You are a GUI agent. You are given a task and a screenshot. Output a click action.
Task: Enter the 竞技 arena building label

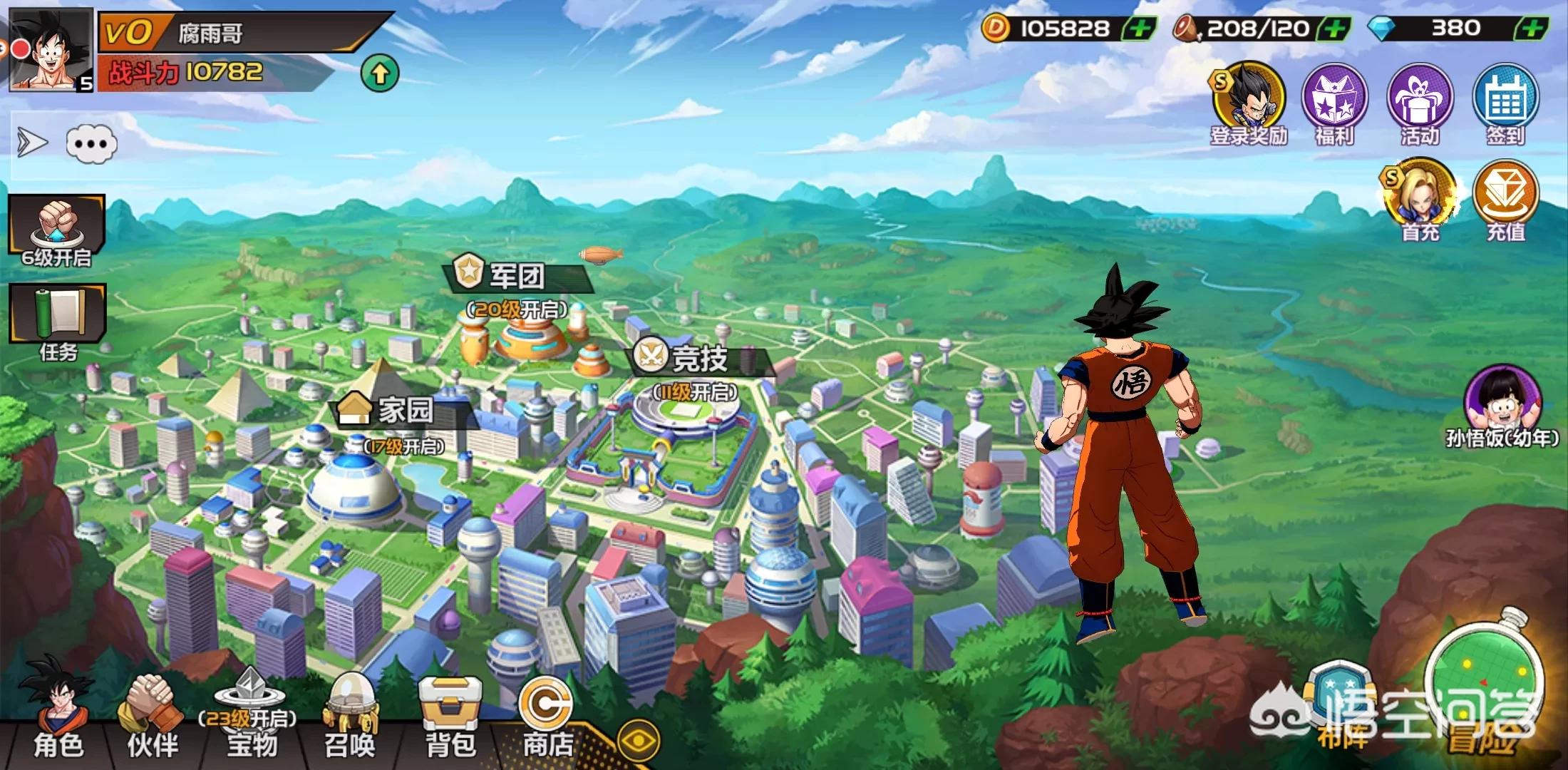tap(698, 358)
